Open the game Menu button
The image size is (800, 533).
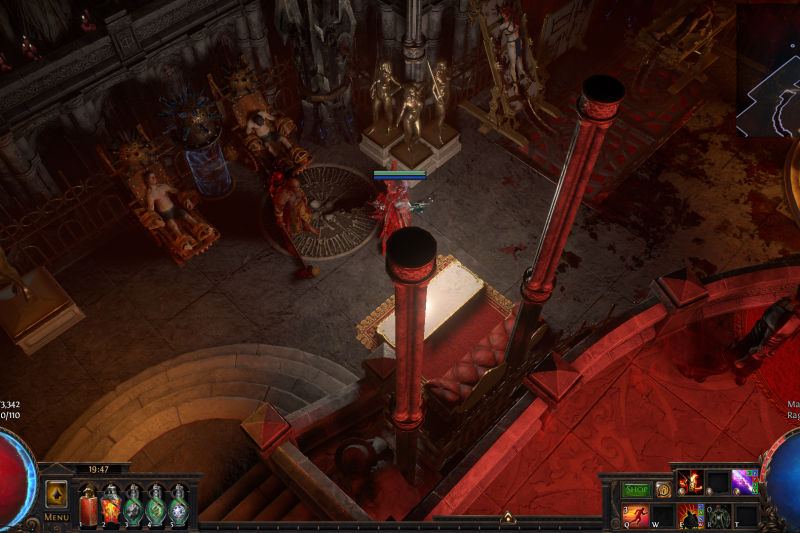56,517
